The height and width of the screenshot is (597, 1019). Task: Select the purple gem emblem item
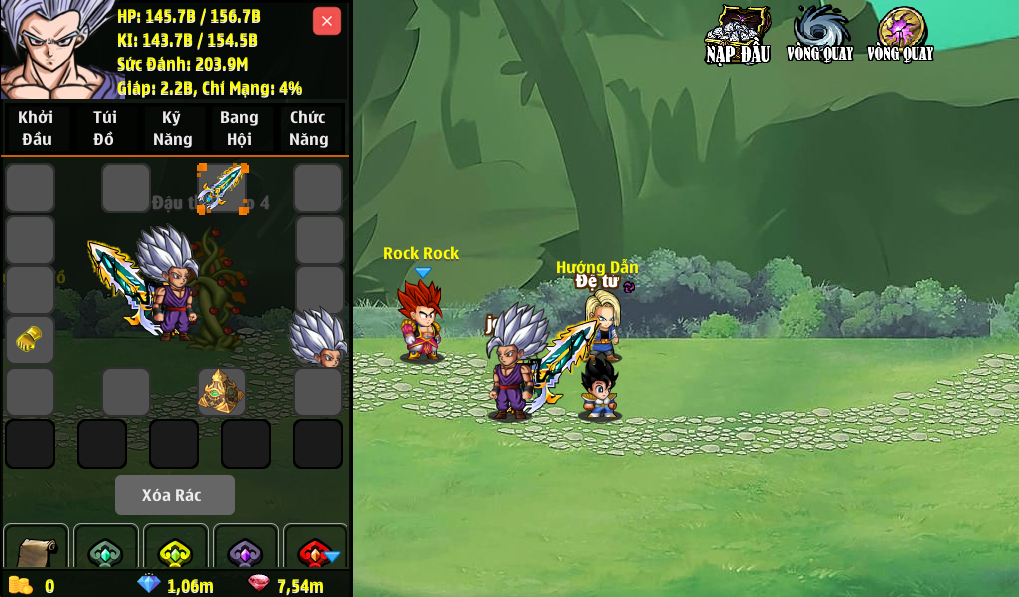pos(246,551)
